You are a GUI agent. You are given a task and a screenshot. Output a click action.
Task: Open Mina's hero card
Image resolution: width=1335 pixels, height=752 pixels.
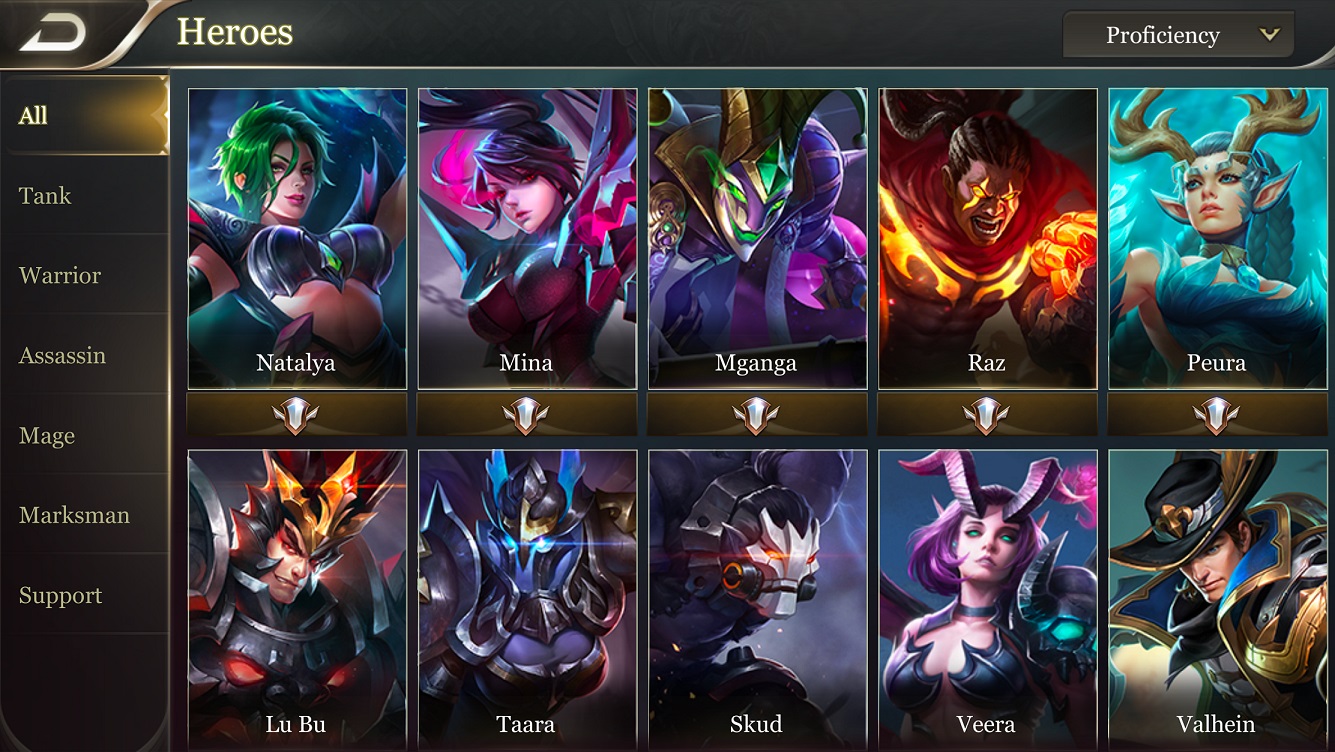tap(527, 238)
